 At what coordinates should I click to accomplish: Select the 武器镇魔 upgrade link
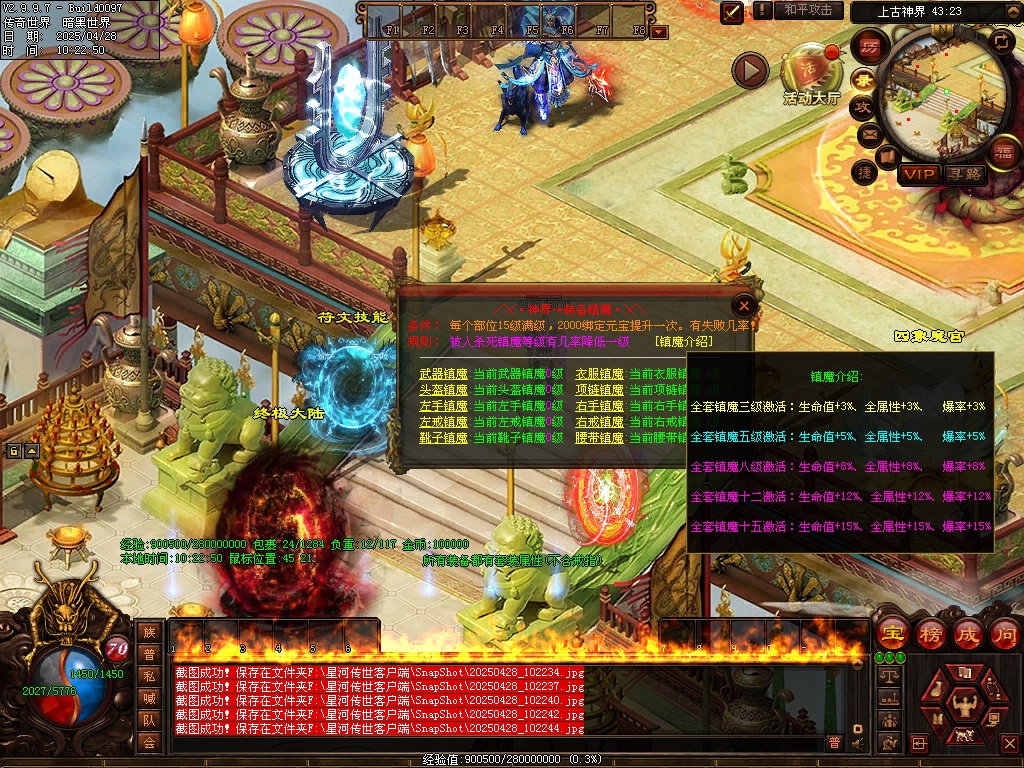click(443, 374)
